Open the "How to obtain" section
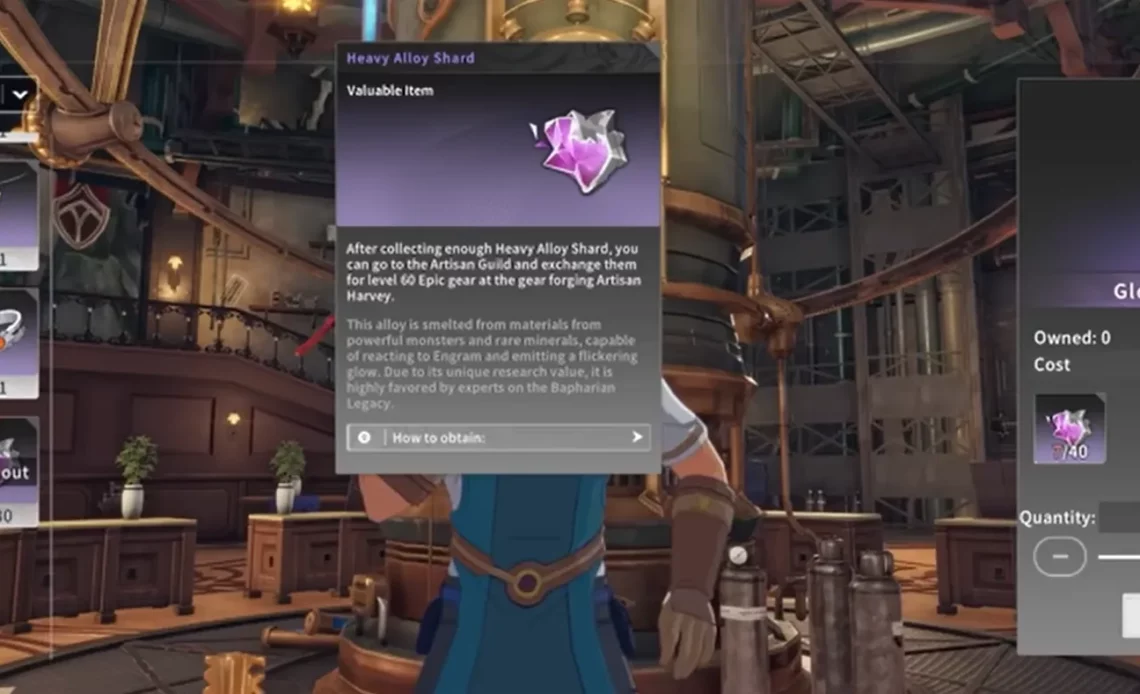The image size is (1140, 694). (x=498, y=437)
